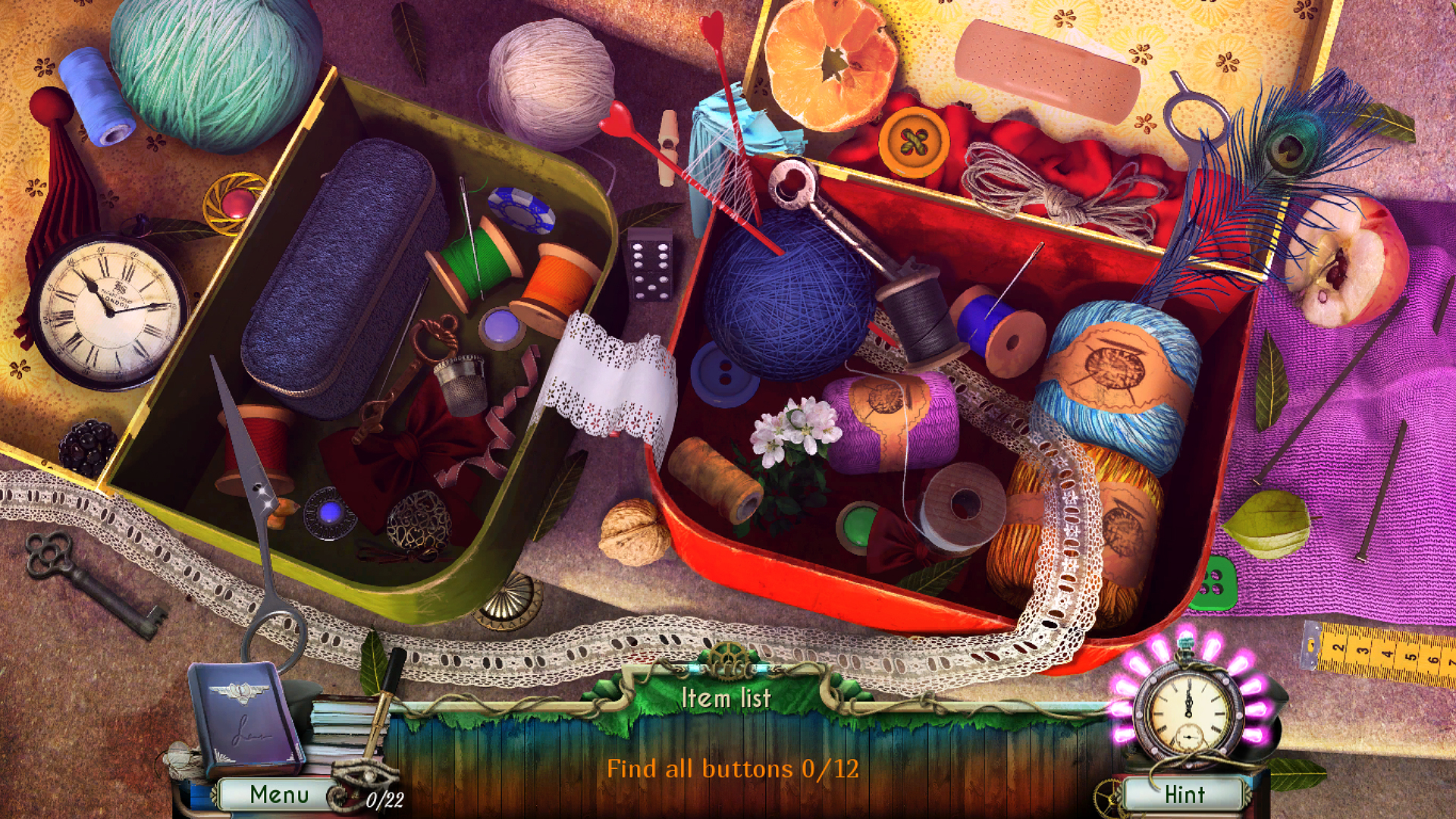1456x819 pixels.
Task: Click the domino near the scene center
Action: pyautogui.click(x=648, y=269)
